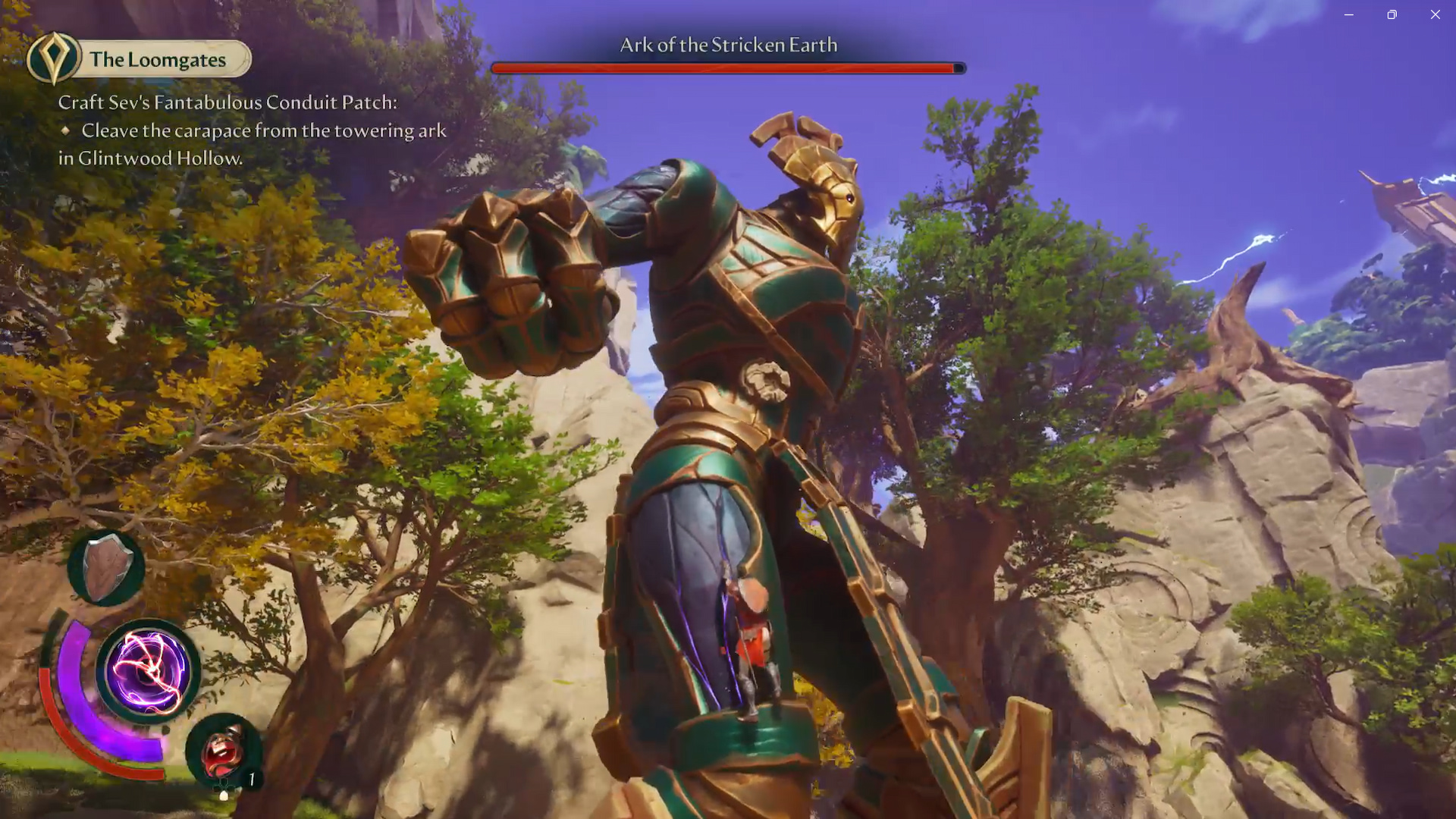The height and width of the screenshot is (819, 1456).
Task: Use the red potion item slot
Action: [x=223, y=751]
